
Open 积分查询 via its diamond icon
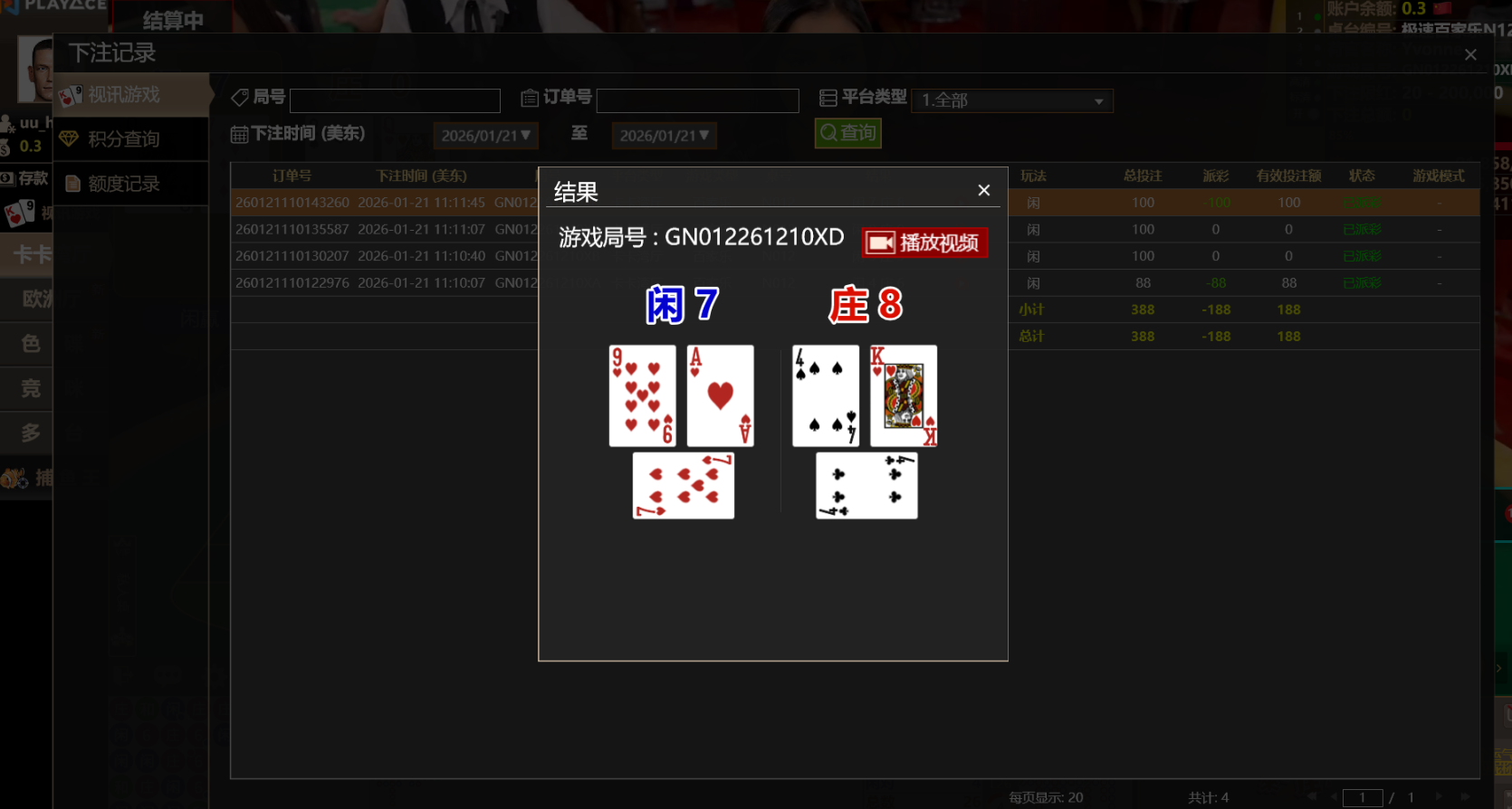(x=71, y=138)
